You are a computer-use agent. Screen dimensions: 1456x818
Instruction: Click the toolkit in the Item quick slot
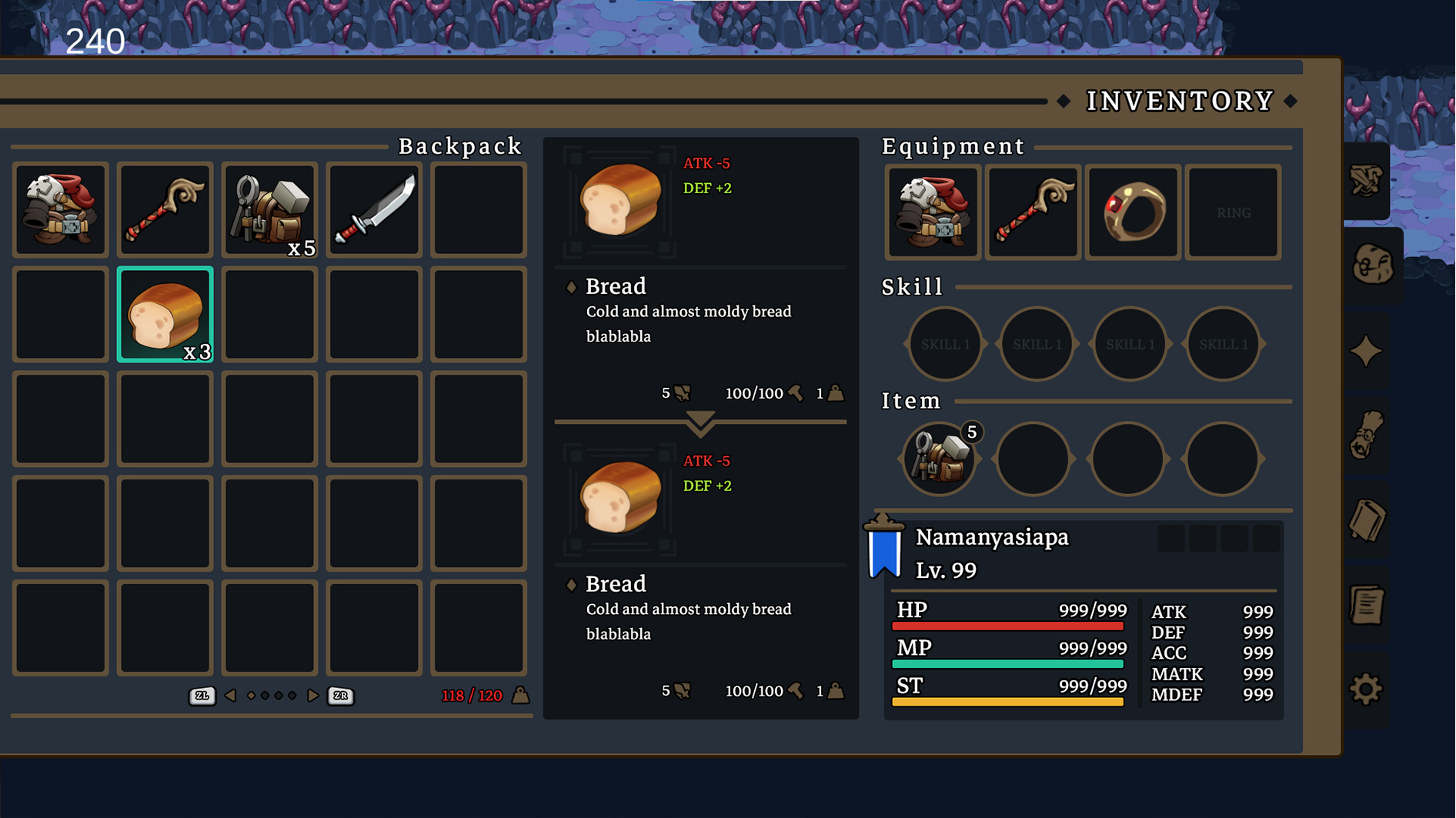[939, 459]
